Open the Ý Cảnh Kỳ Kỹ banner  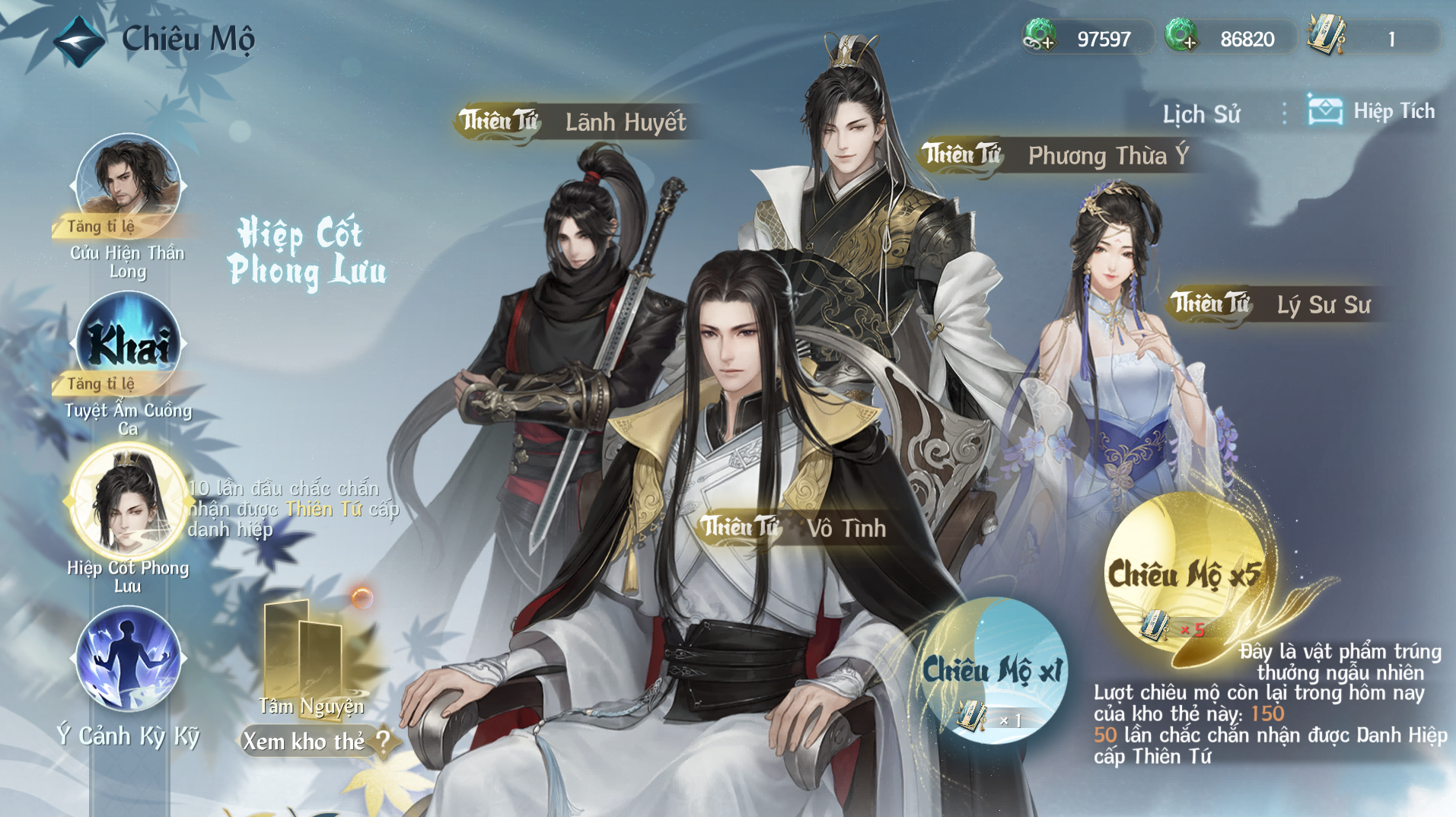[128, 659]
